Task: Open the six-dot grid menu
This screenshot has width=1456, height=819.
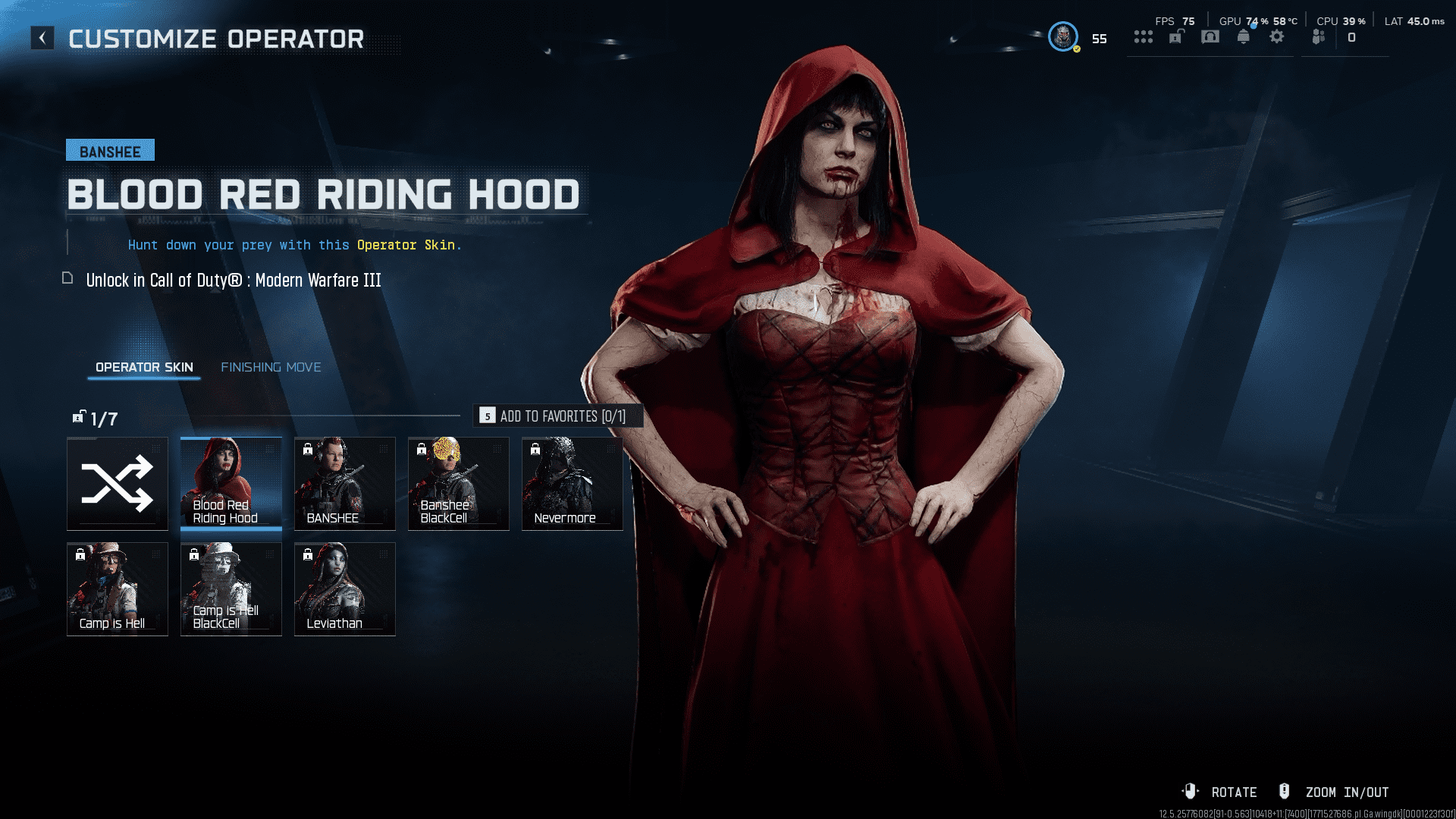Action: tap(1144, 37)
